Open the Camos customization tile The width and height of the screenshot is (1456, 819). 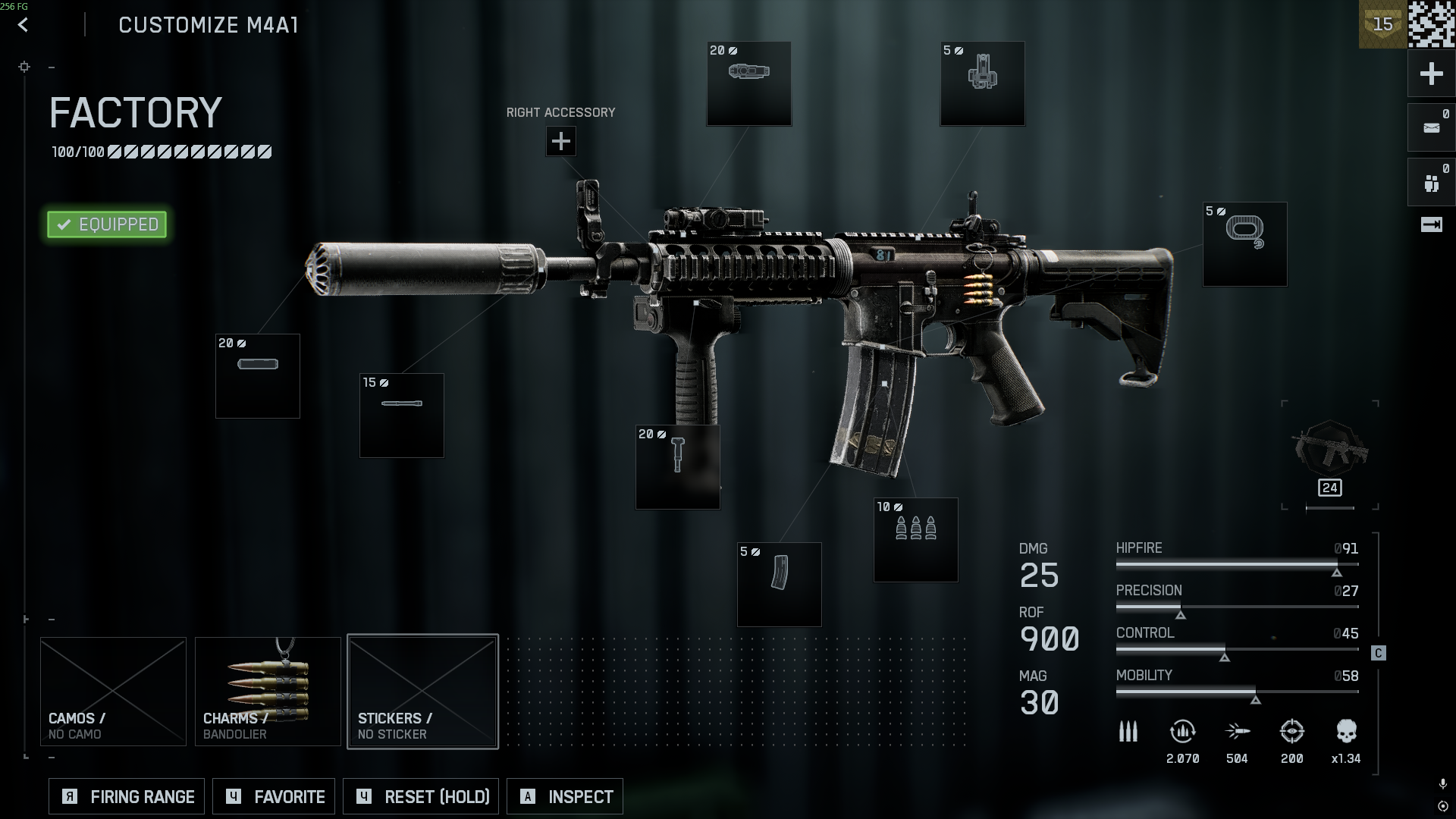tap(113, 691)
